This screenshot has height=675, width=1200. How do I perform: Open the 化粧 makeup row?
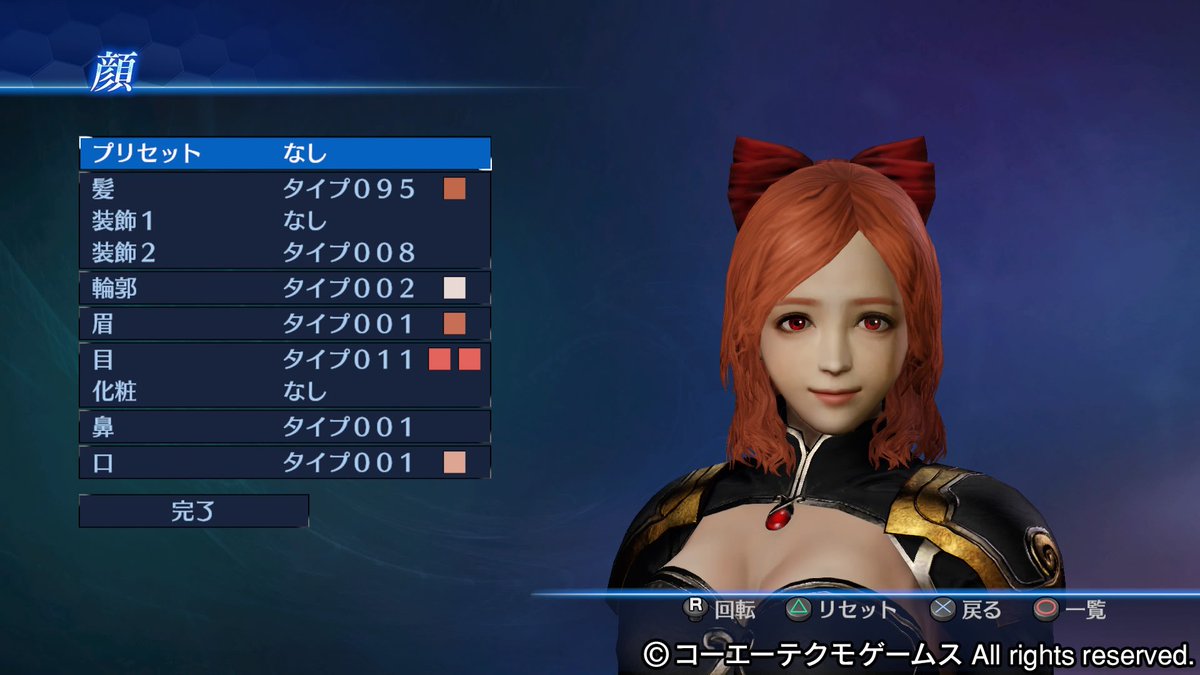pos(284,391)
